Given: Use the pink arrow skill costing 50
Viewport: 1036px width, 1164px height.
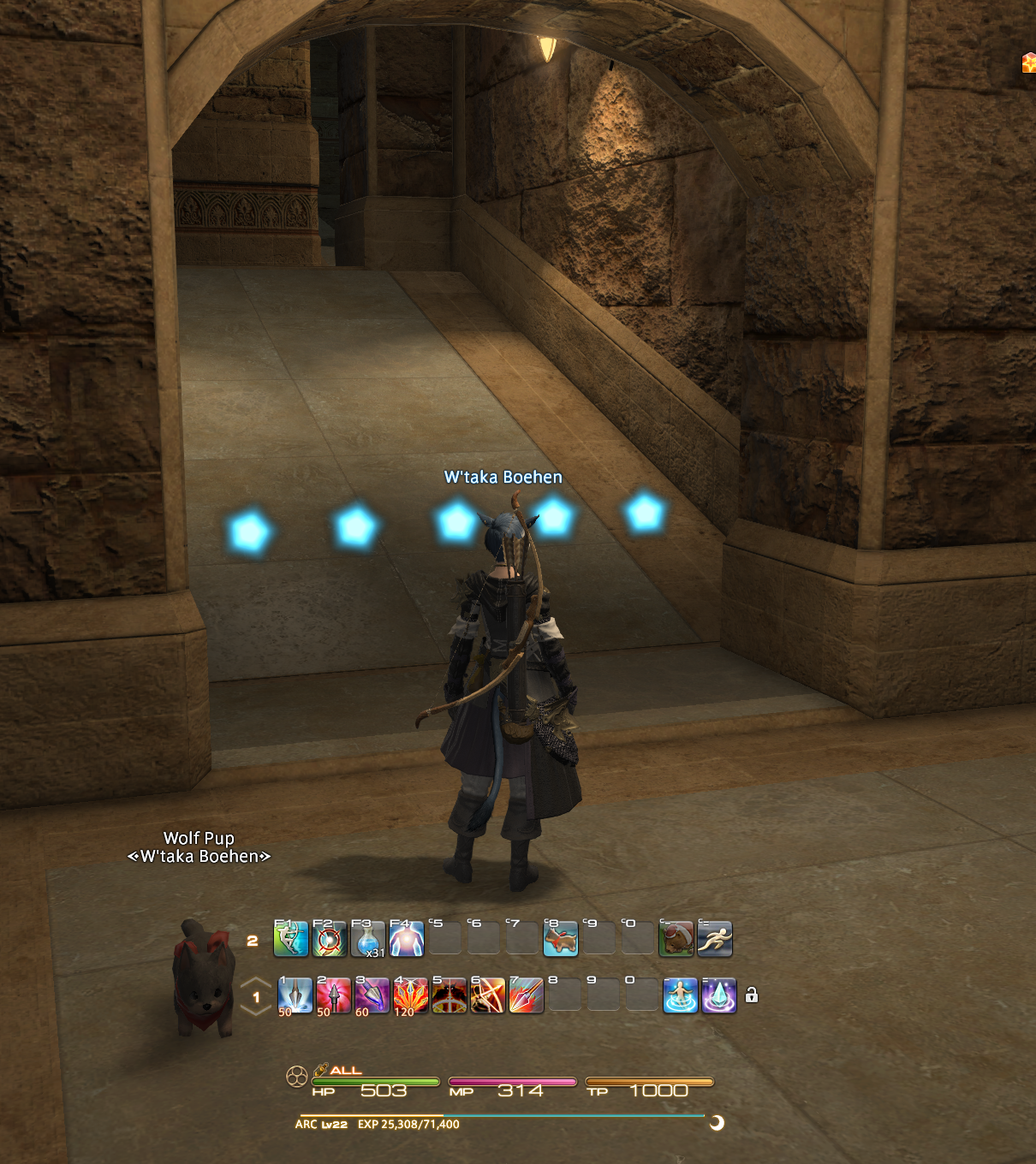Looking at the screenshot, I should [334, 996].
